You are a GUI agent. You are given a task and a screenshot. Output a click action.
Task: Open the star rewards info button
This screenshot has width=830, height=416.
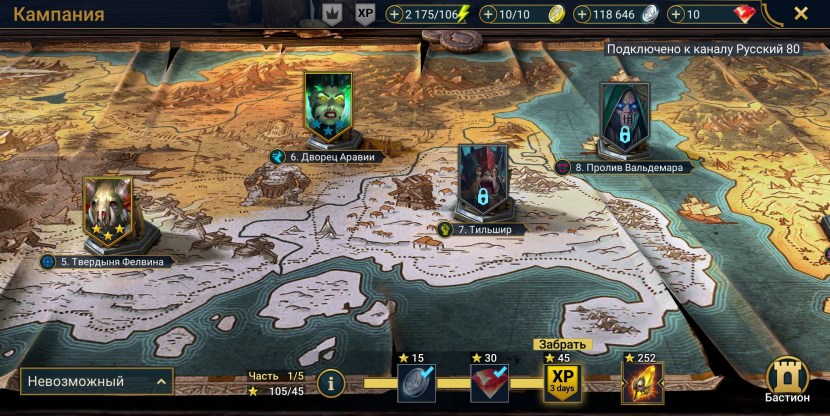pos(331,382)
